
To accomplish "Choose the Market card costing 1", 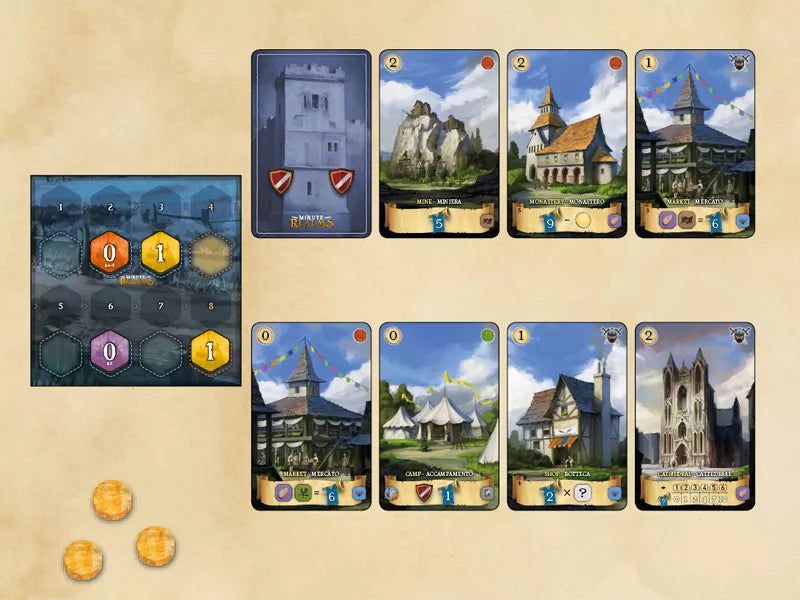I will tap(695, 144).
